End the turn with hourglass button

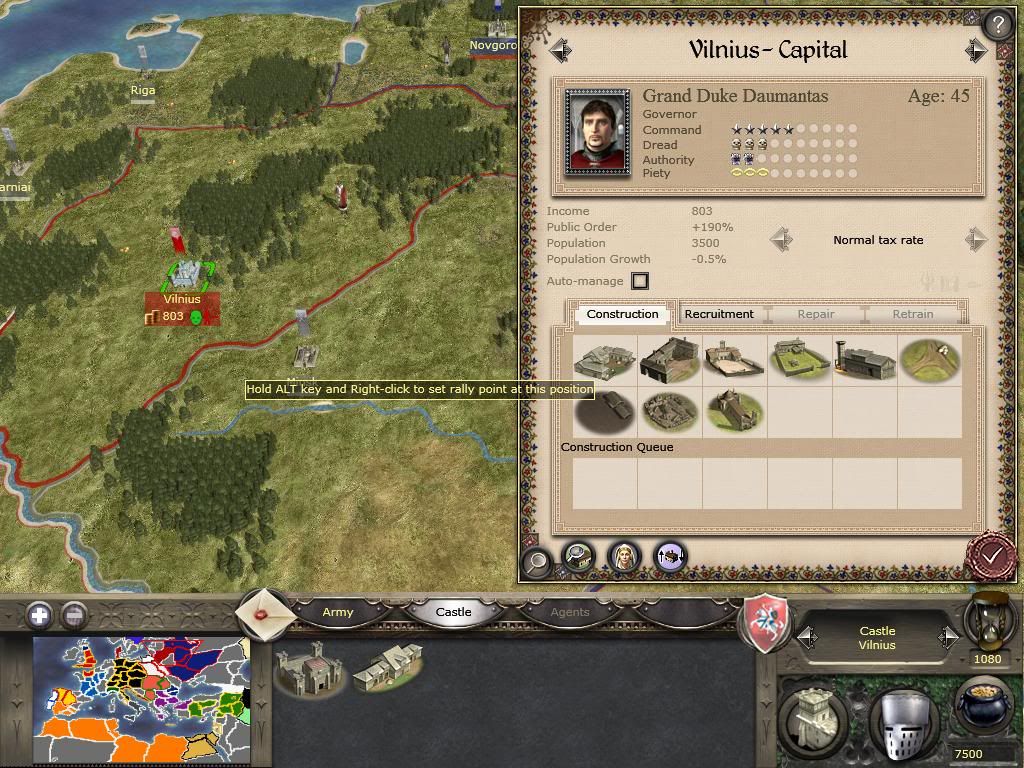coord(988,619)
